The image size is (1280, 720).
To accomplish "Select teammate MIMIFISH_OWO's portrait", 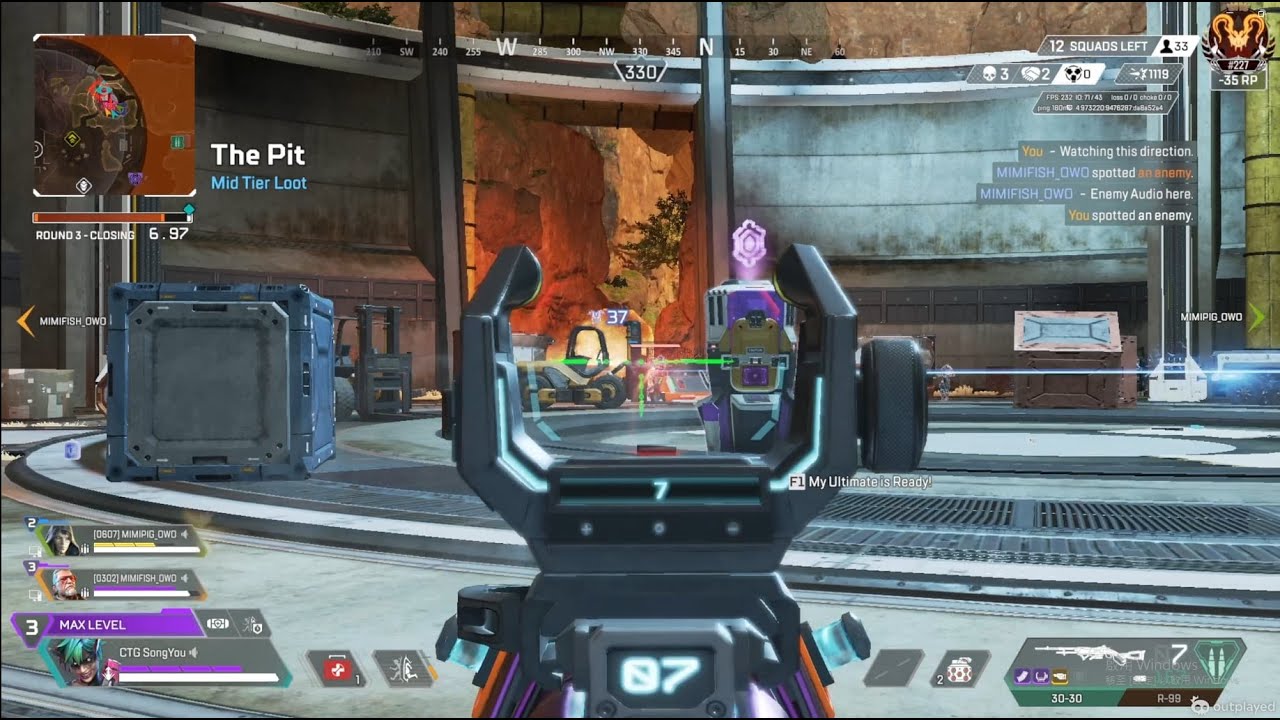I will point(64,584).
